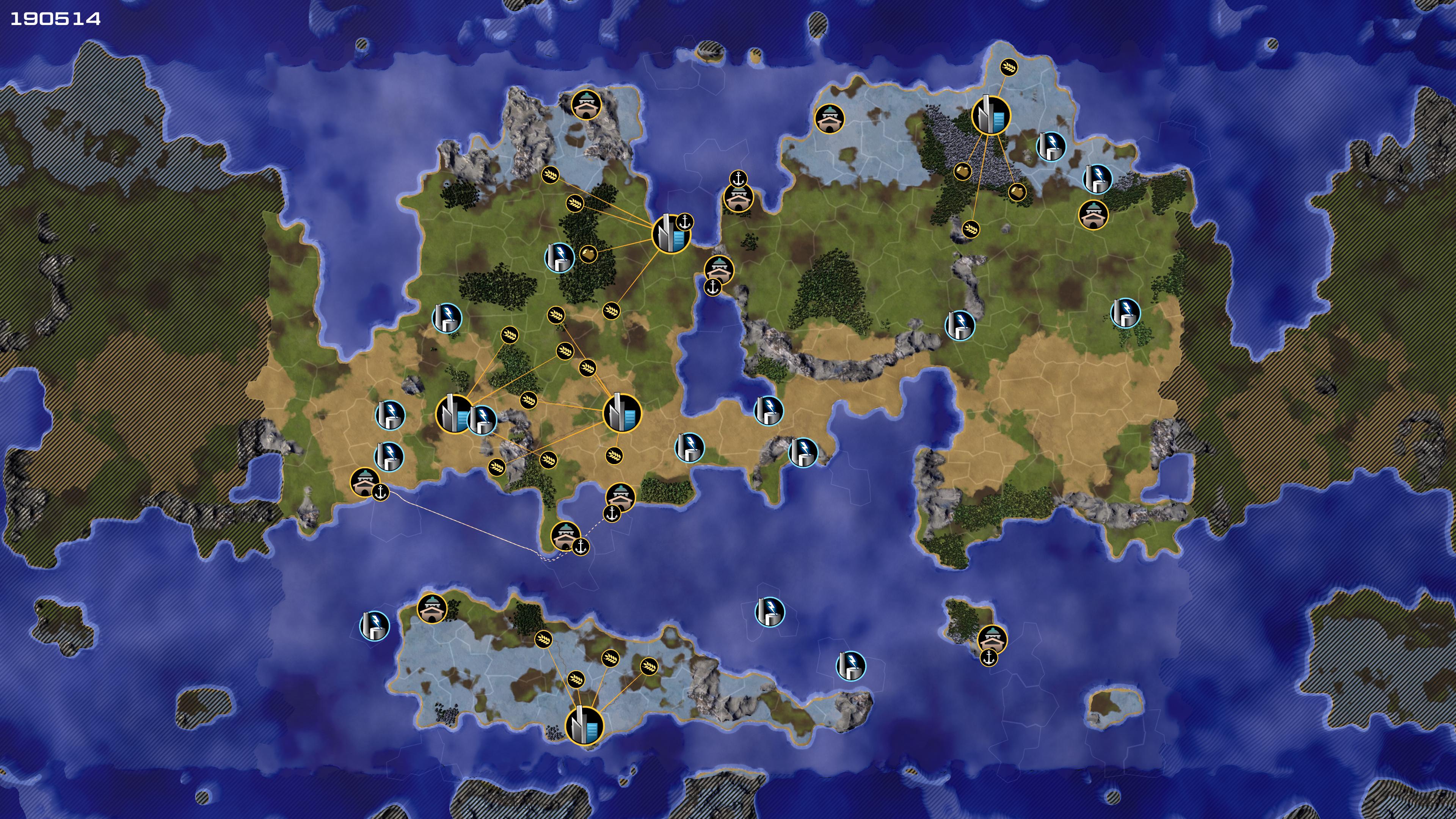The image size is (1456, 819).
Task: Select the wheat farm on the northern snowy tip
Action: (1008, 68)
